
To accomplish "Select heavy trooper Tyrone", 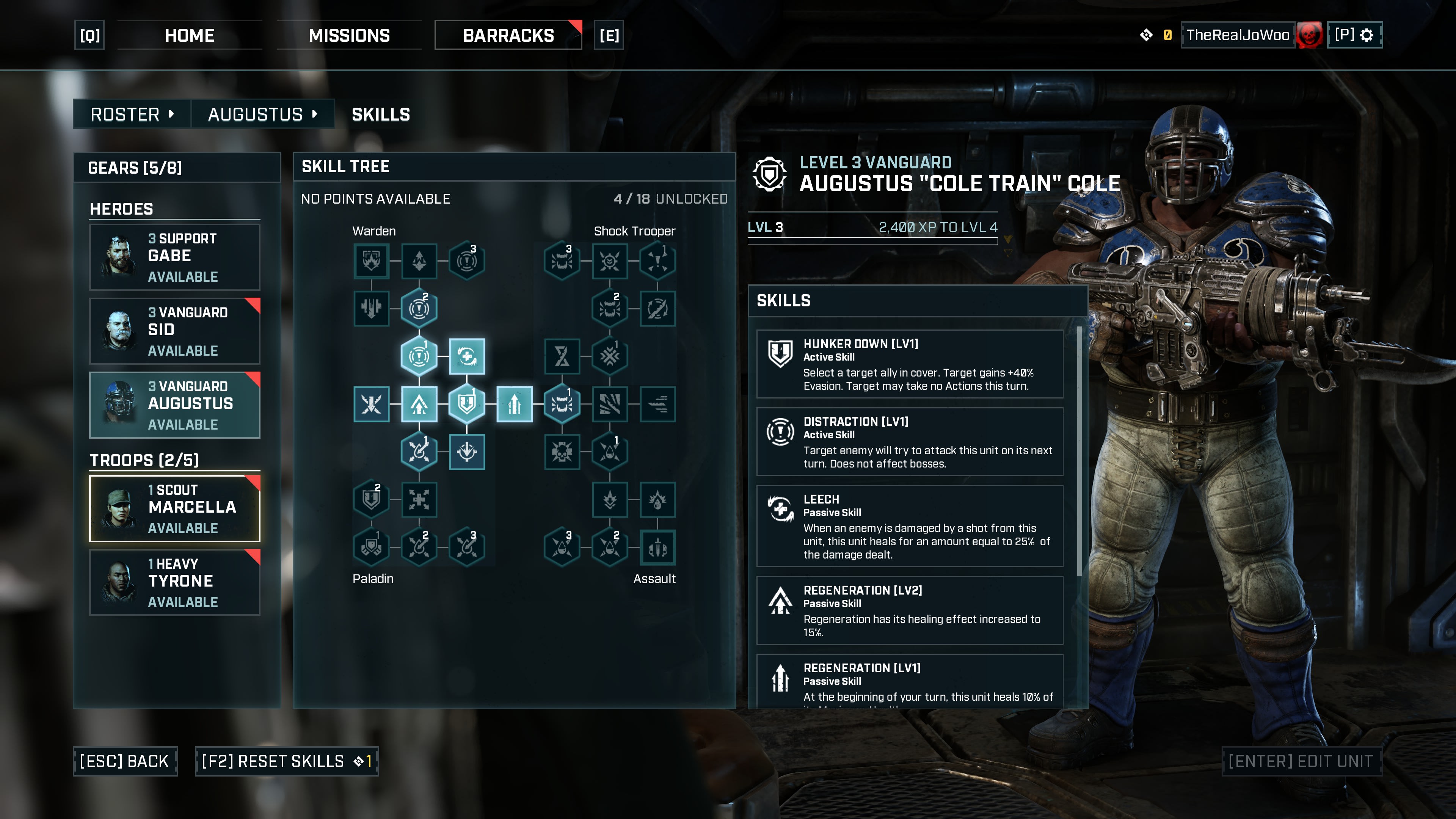I will pyautogui.click(x=175, y=582).
